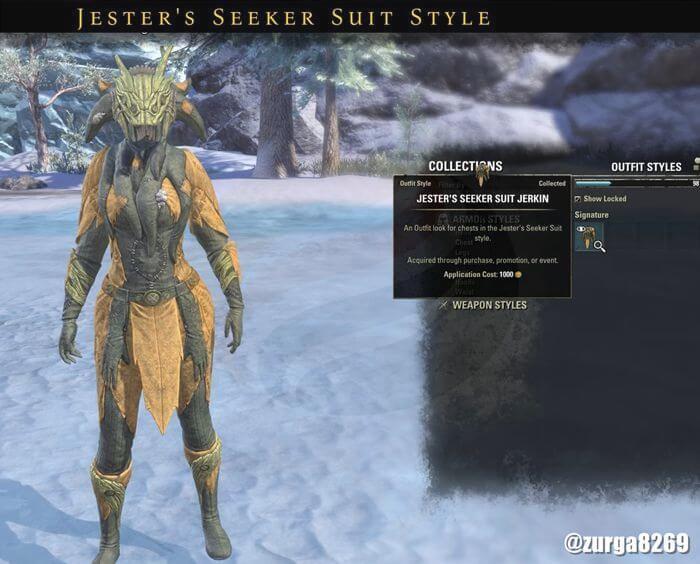The width and height of the screenshot is (700, 564).
Task: Expand the Armor Styles category
Action: point(486,218)
